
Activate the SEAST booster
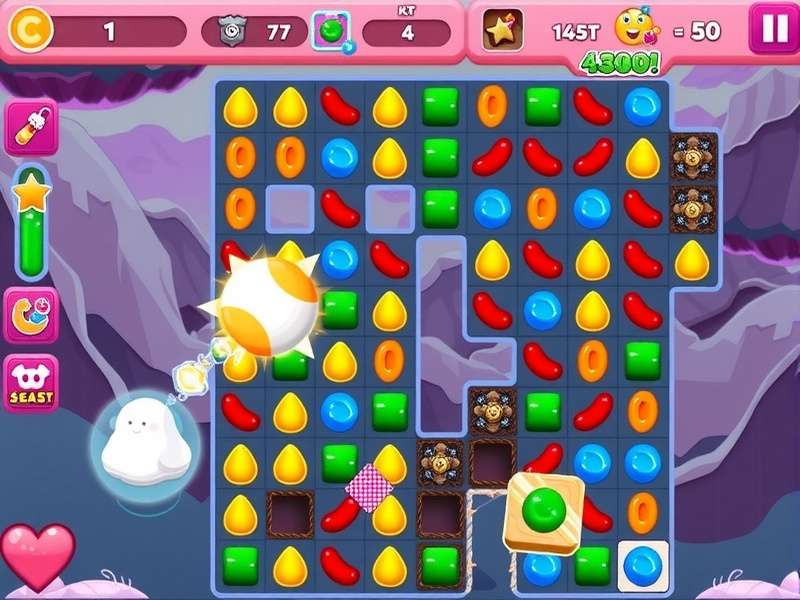pyautogui.click(x=31, y=383)
